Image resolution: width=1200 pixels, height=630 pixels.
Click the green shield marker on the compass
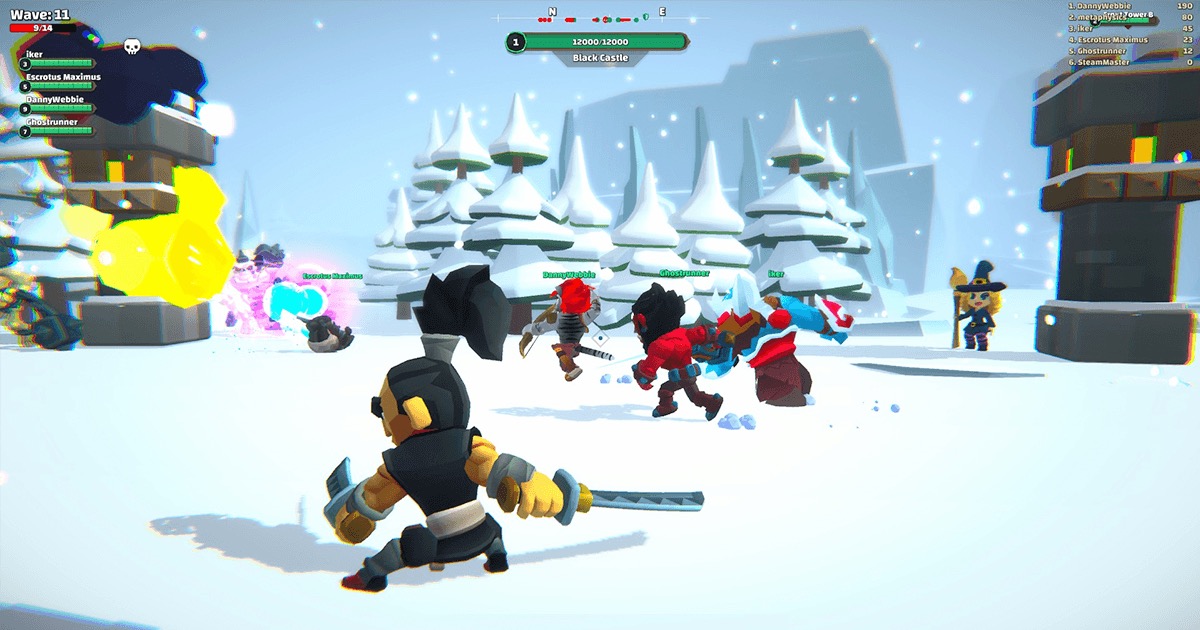(645, 17)
